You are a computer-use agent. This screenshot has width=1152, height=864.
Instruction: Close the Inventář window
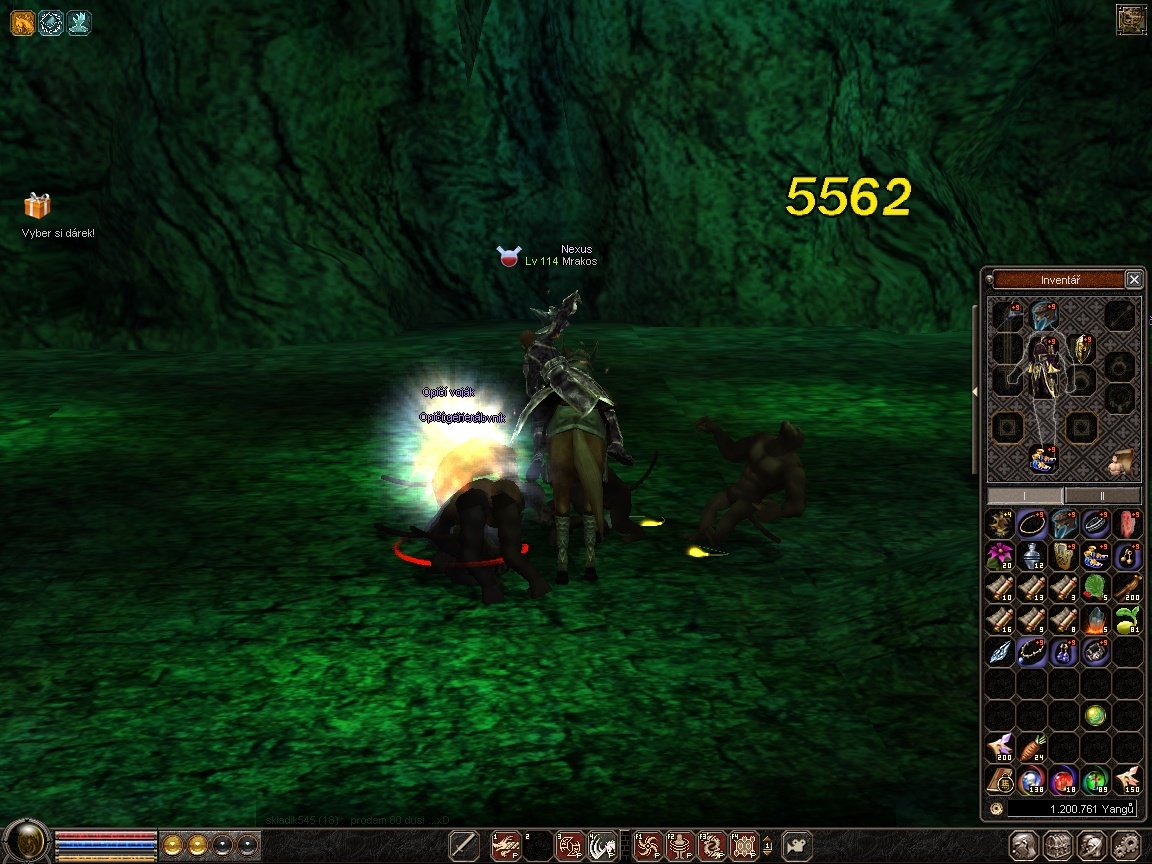pos(1133,280)
